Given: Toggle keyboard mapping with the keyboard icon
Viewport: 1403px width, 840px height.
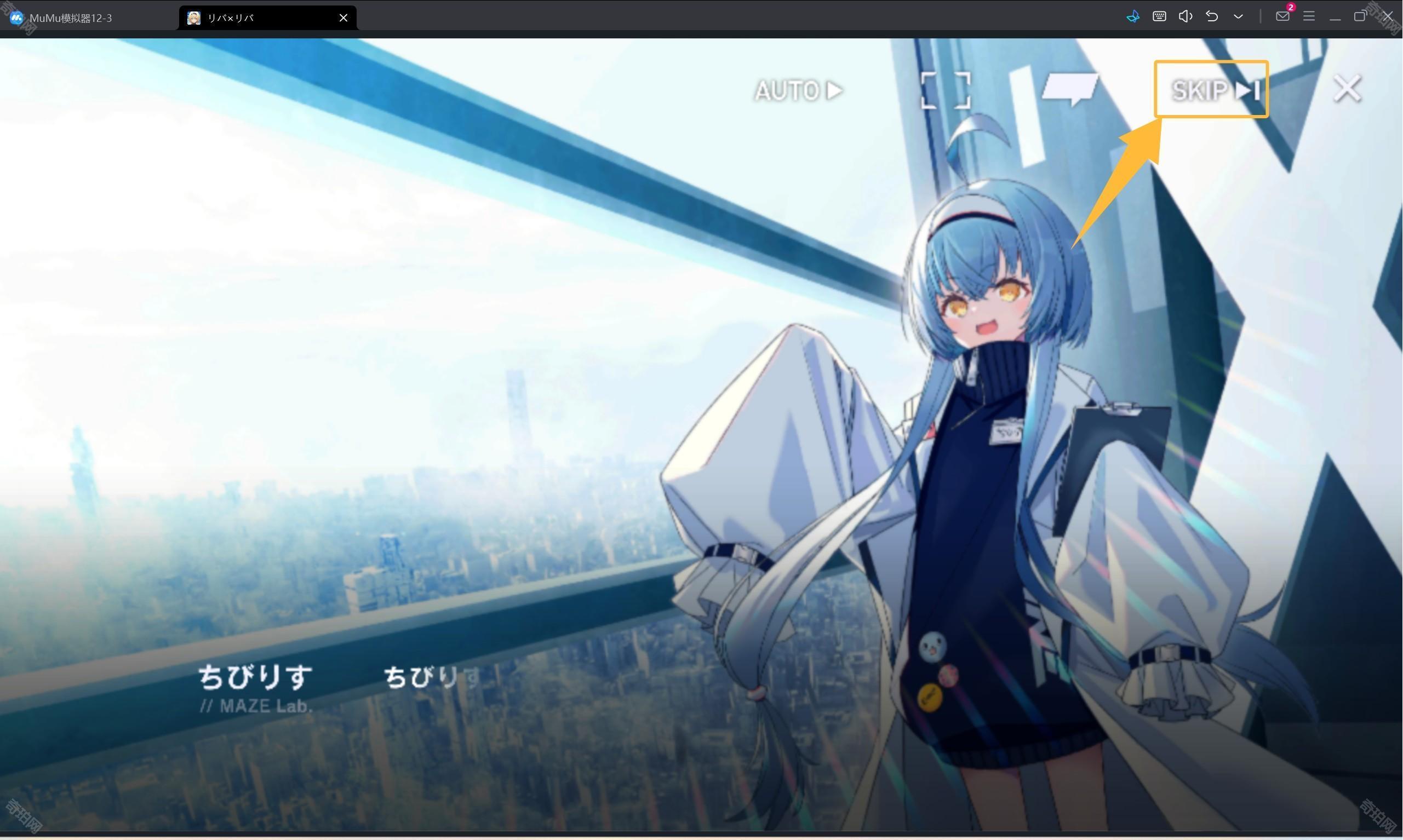Looking at the screenshot, I should click(x=1159, y=16).
